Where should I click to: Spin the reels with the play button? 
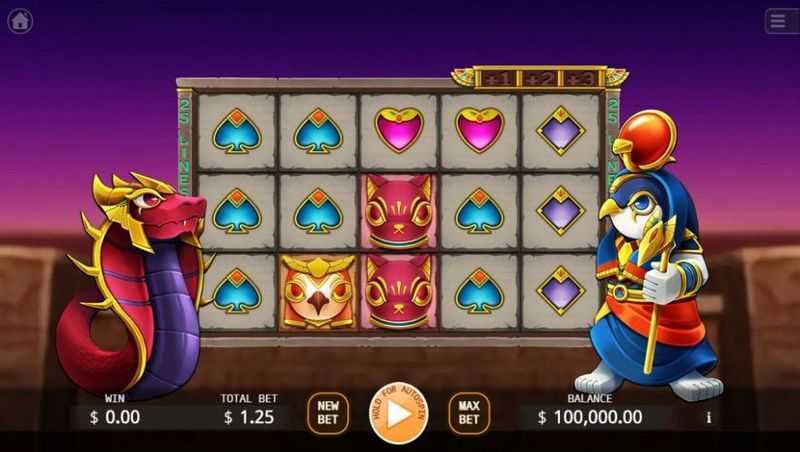398,412
